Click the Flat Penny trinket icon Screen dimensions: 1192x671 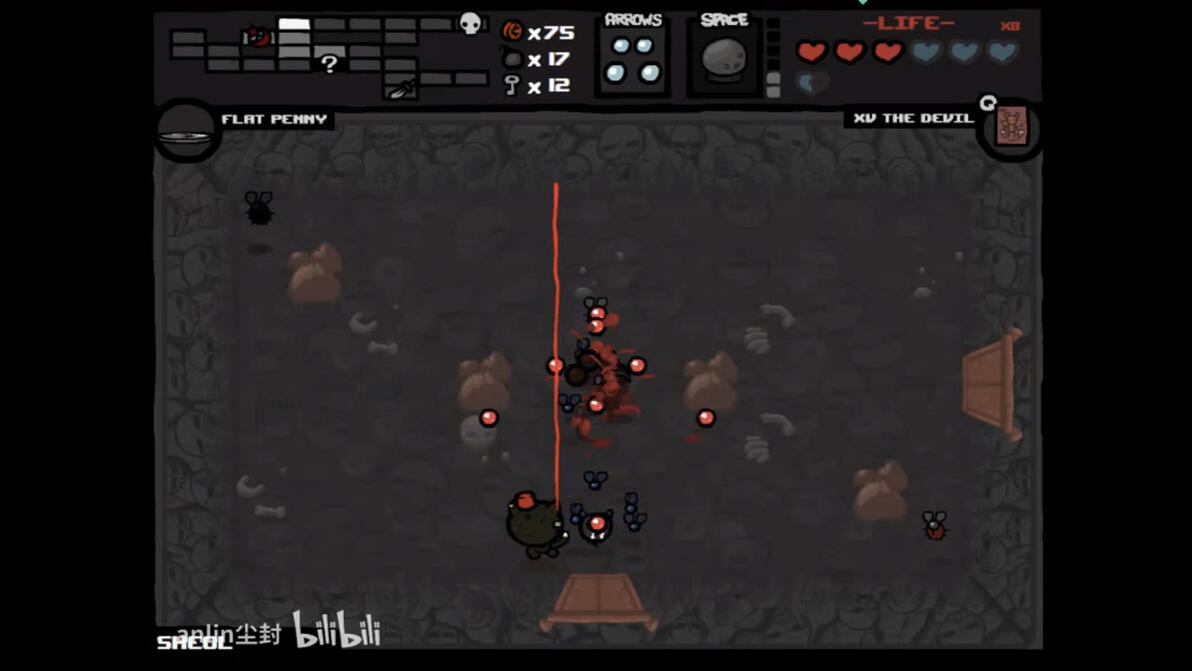[x=186, y=134]
